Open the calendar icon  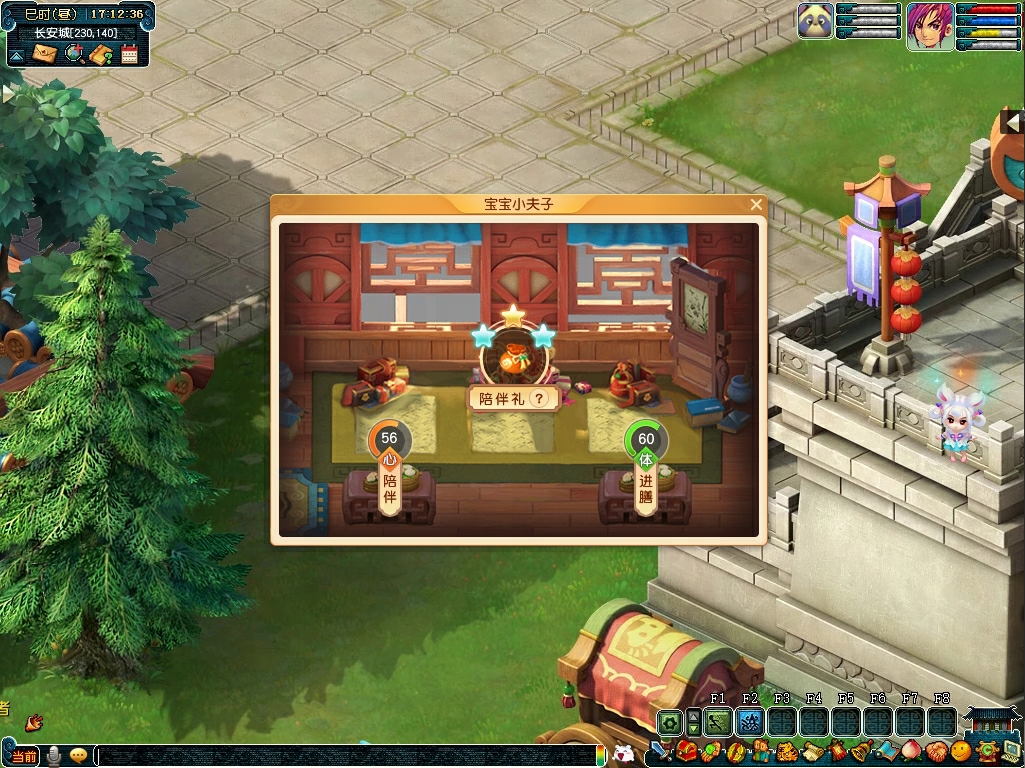point(129,54)
